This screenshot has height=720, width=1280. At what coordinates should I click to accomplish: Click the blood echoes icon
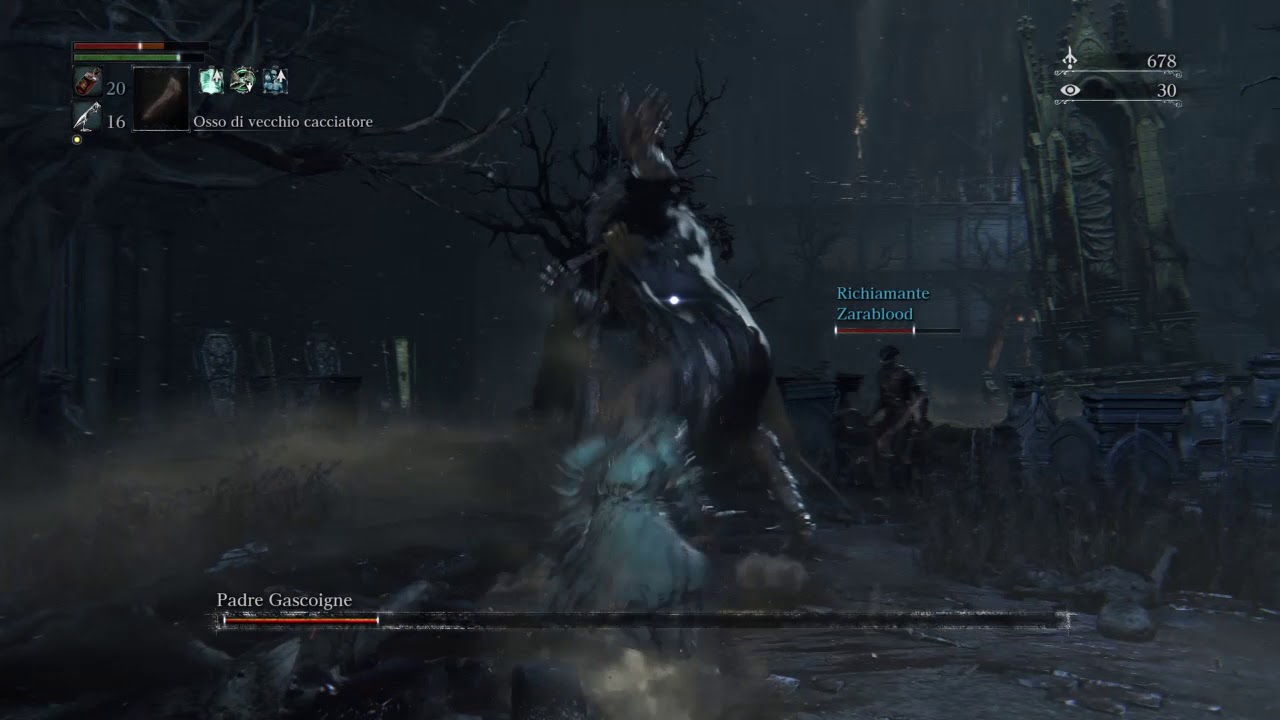coord(1069,60)
